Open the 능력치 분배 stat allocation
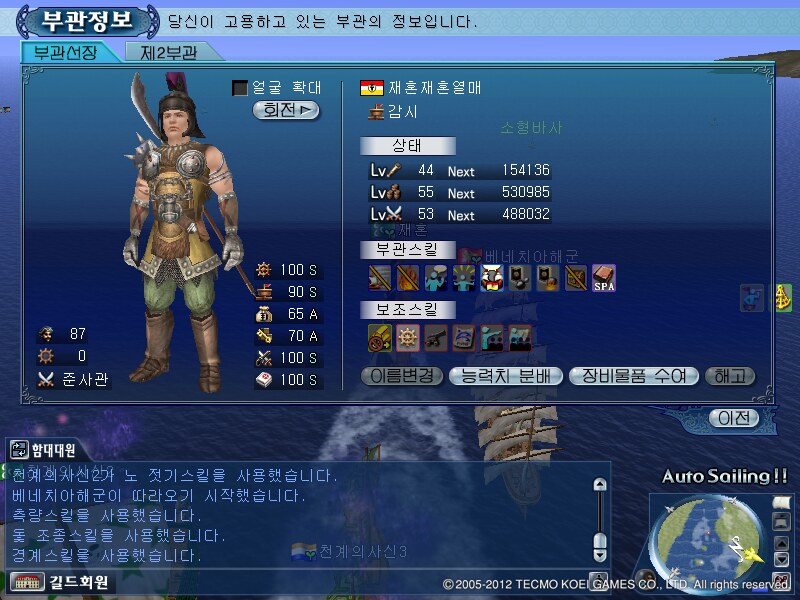This screenshot has height=600, width=800. [505, 376]
